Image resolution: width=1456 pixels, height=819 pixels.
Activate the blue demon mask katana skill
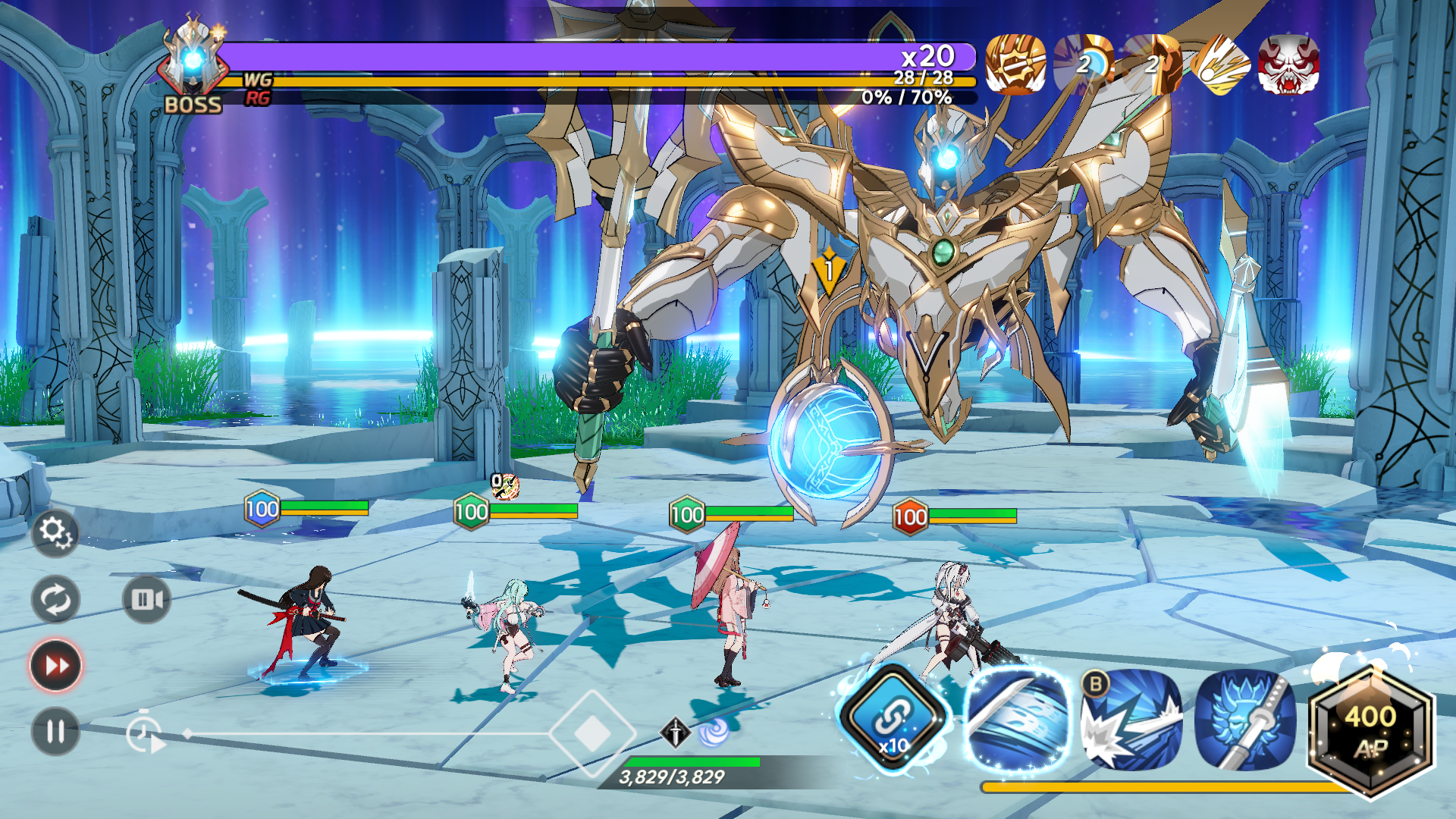click(1245, 719)
